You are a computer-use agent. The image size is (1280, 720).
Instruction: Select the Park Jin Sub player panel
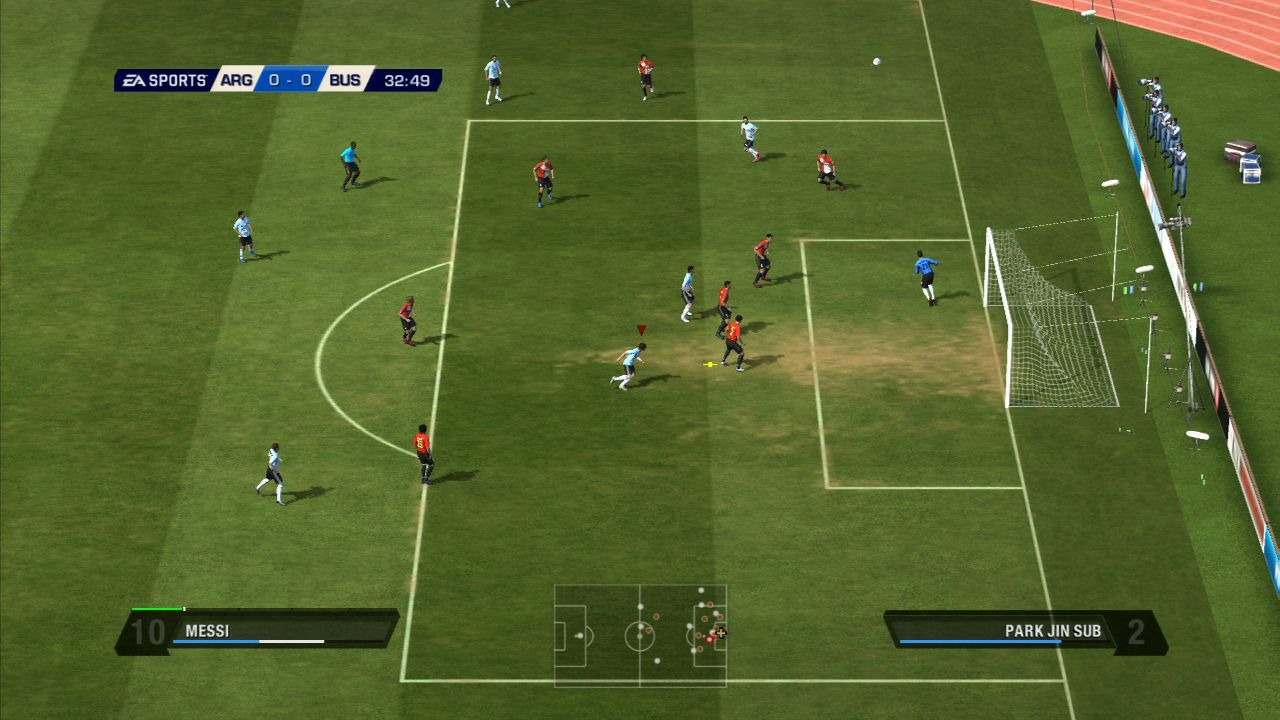[1025, 632]
